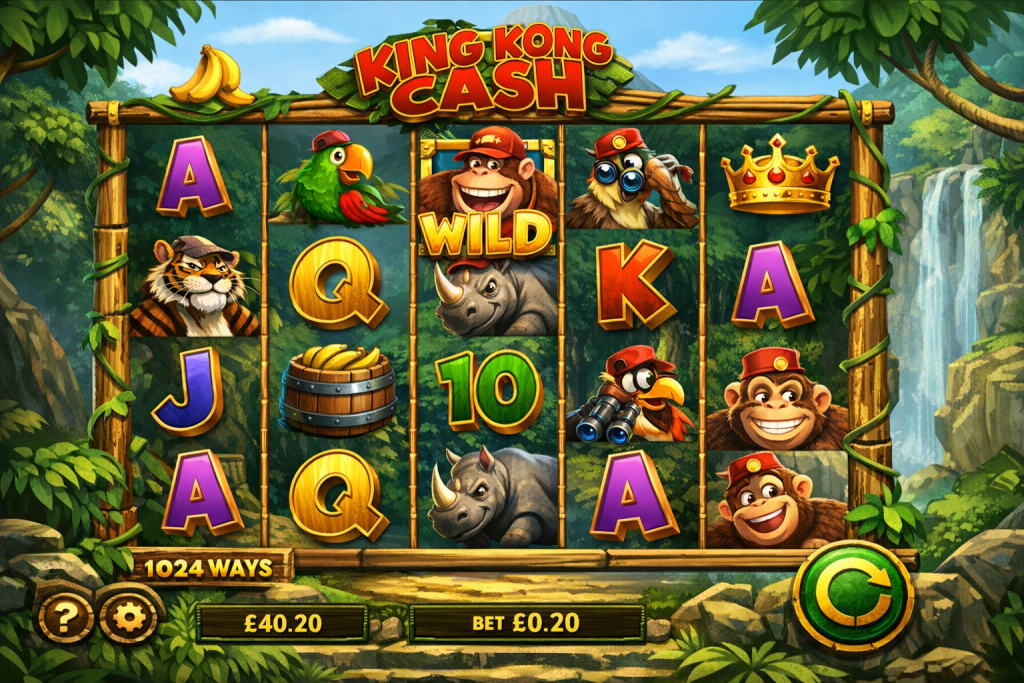Open the question mark help button
1024x683 pixels.
66,620
